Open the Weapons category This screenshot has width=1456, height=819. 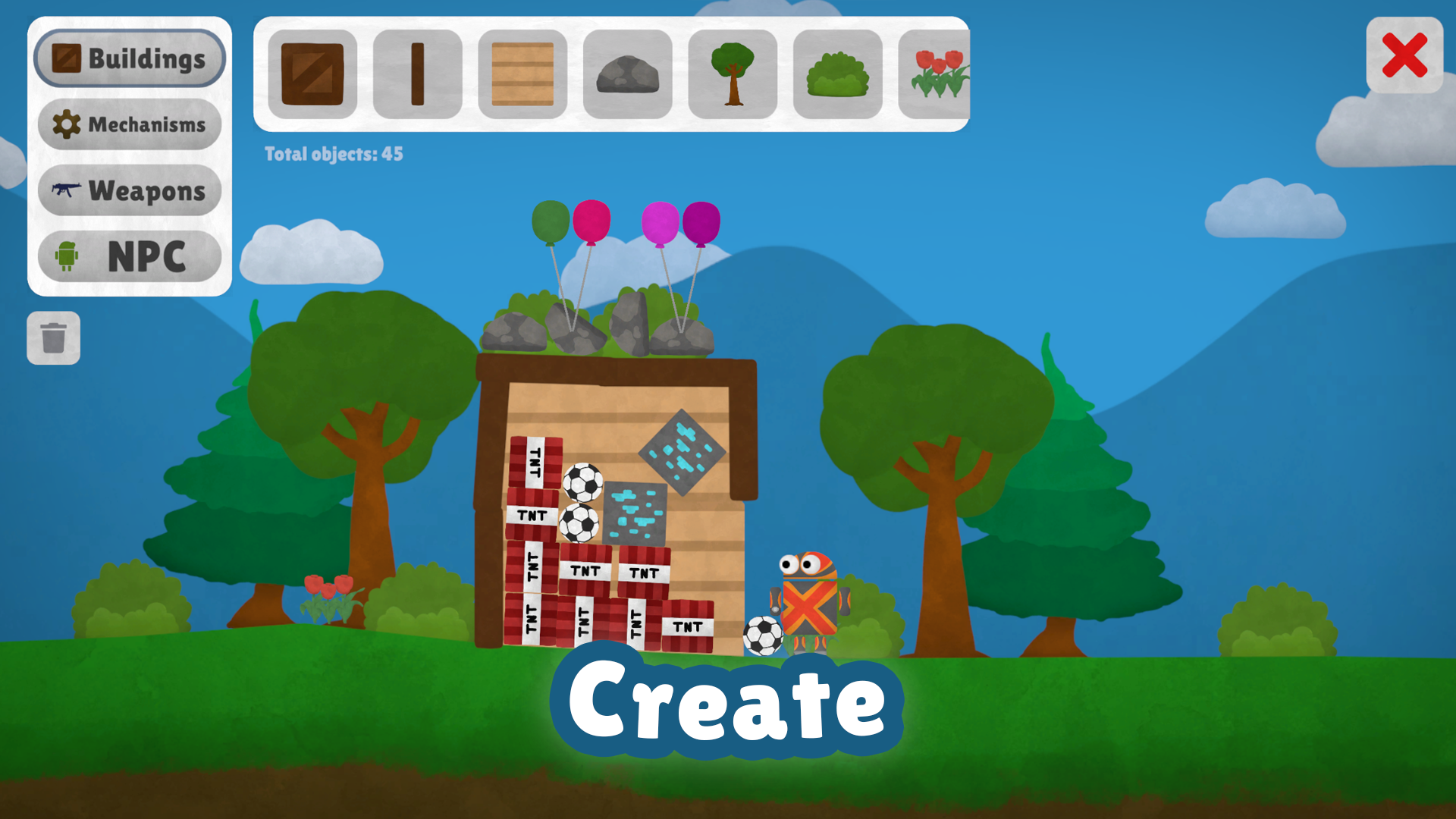(130, 190)
